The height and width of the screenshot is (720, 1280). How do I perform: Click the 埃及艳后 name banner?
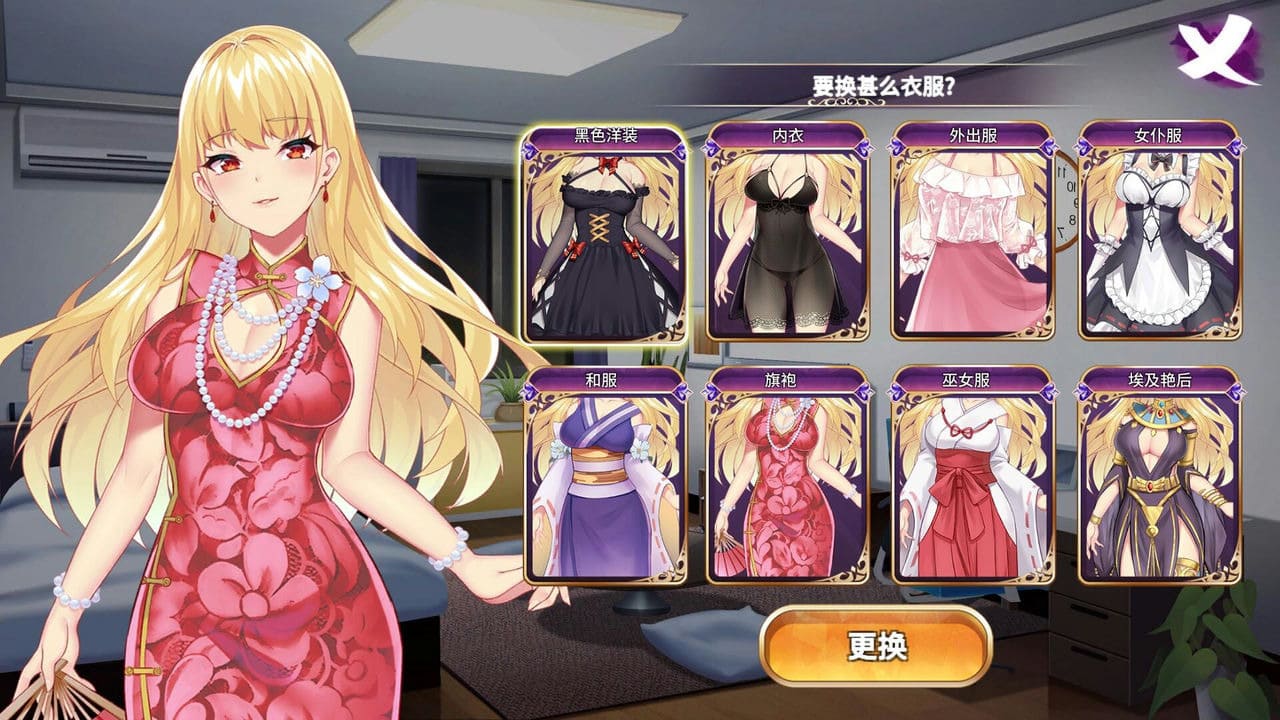[1160, 380]
